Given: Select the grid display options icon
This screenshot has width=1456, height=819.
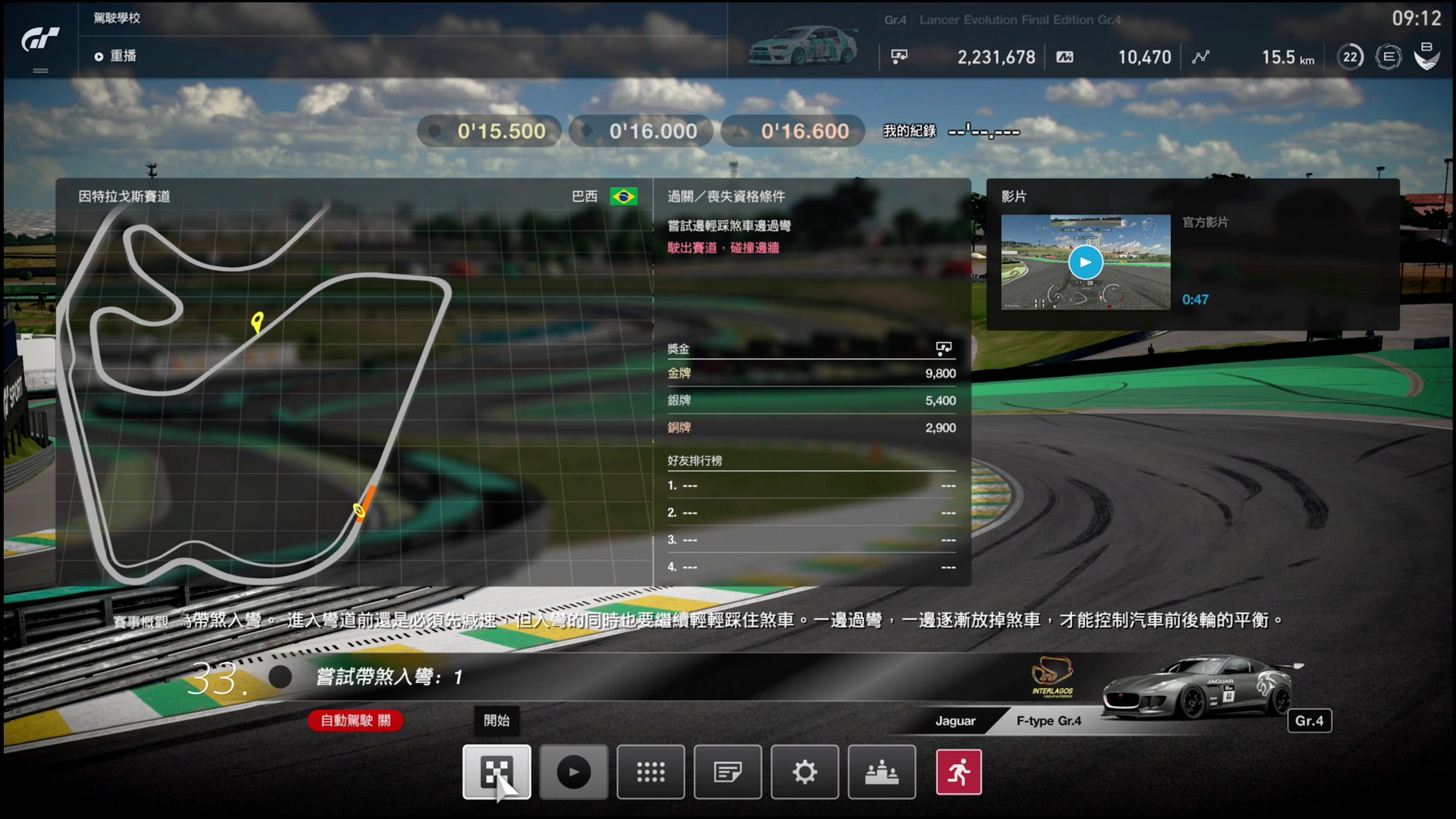Looking at the screenshot, I should tap(651, 772).
